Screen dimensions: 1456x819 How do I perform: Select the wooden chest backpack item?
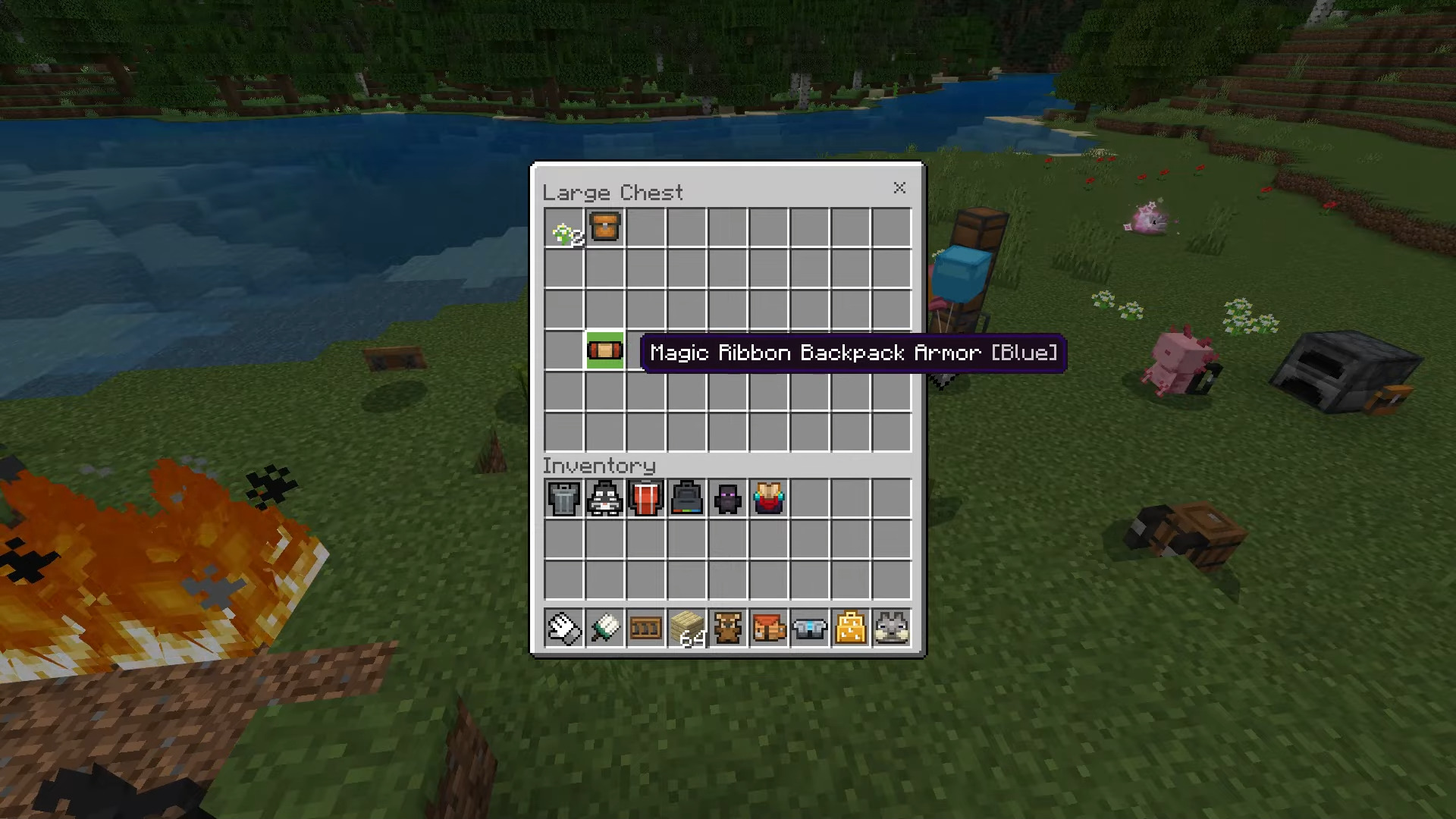pos(605,227)
